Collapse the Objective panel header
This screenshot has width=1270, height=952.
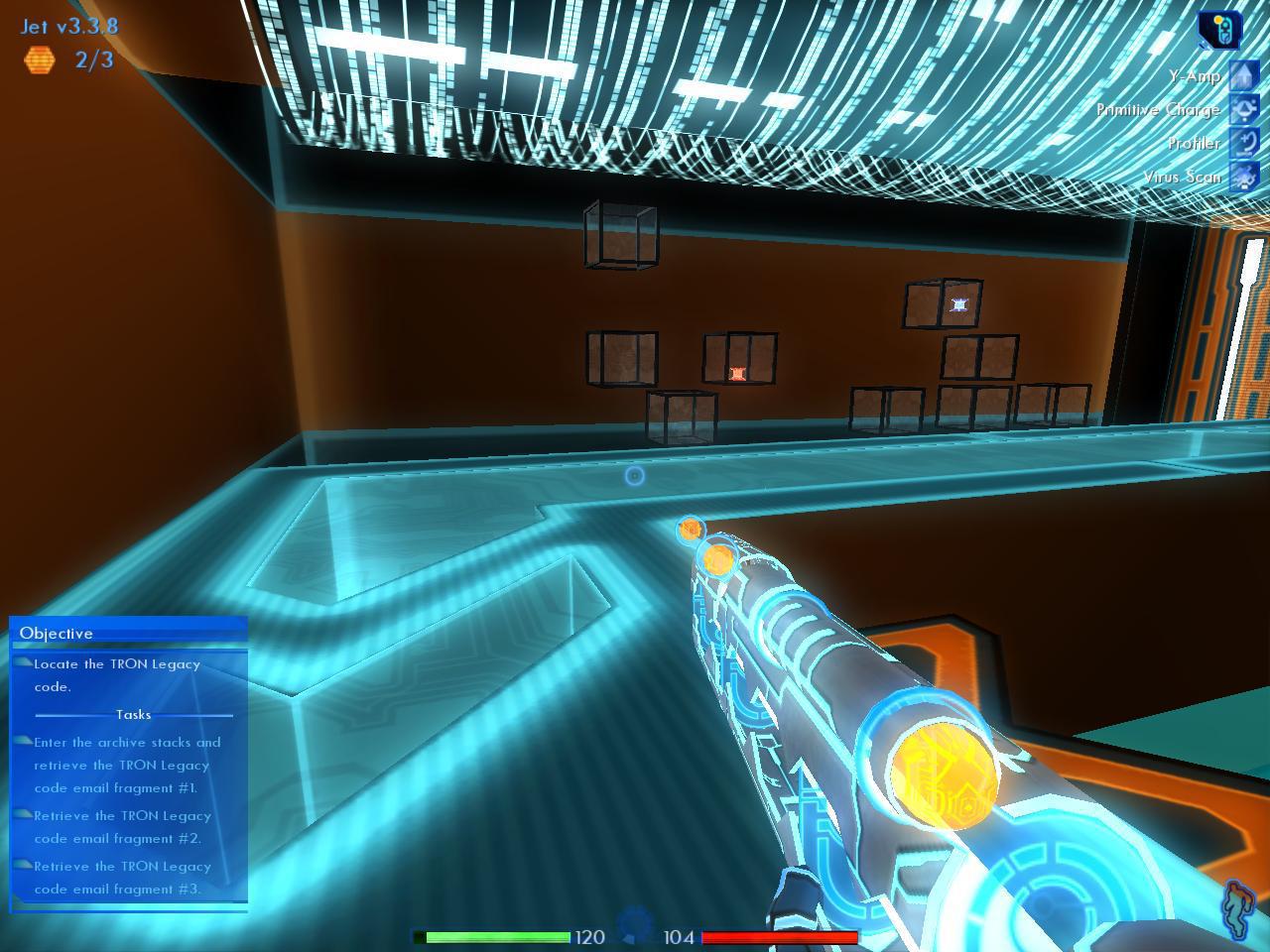click(129, 633)
